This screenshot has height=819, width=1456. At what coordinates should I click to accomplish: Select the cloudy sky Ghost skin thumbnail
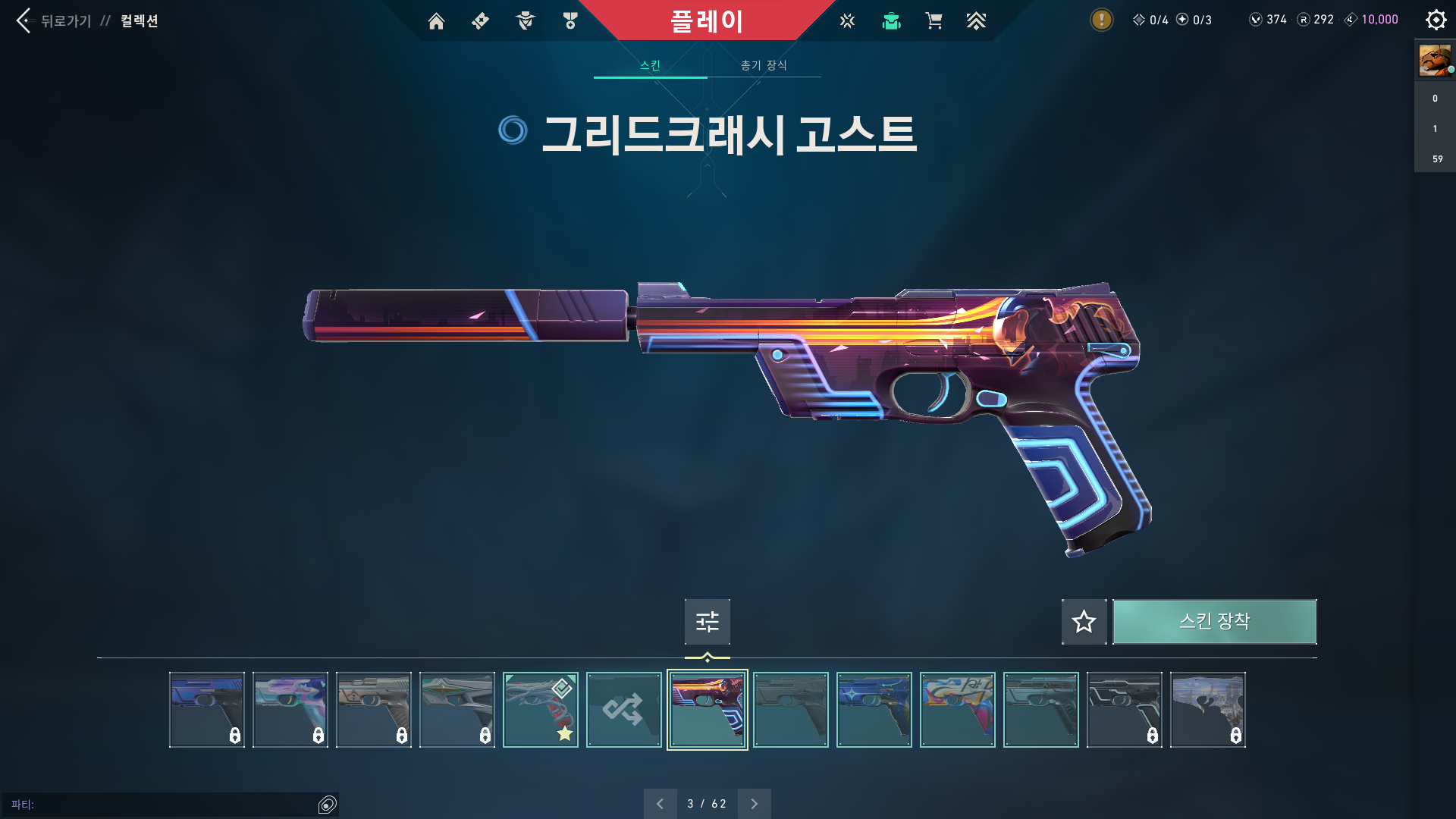coord(1207,710)
